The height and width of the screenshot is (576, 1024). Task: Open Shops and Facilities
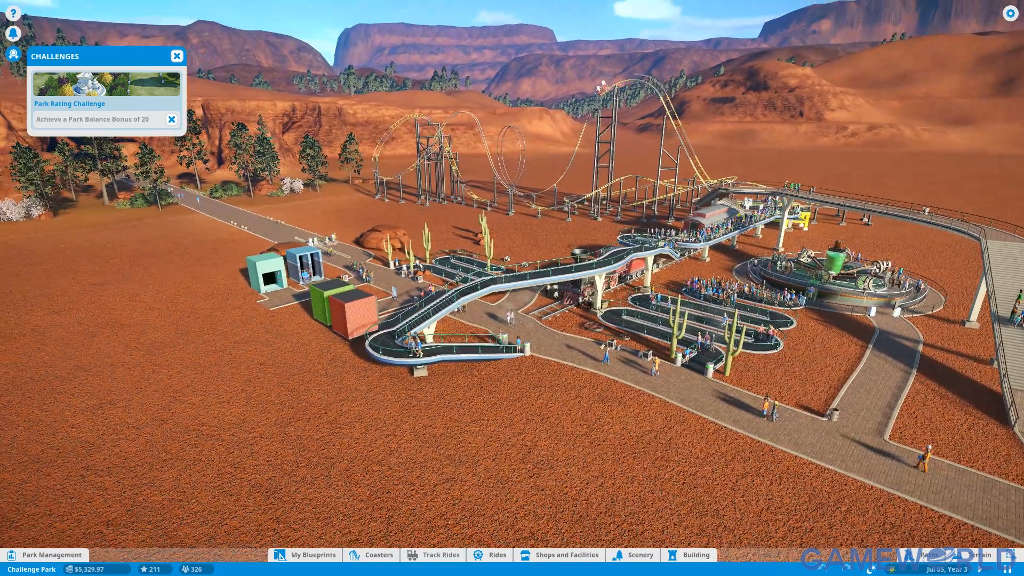tap(560, 555)
